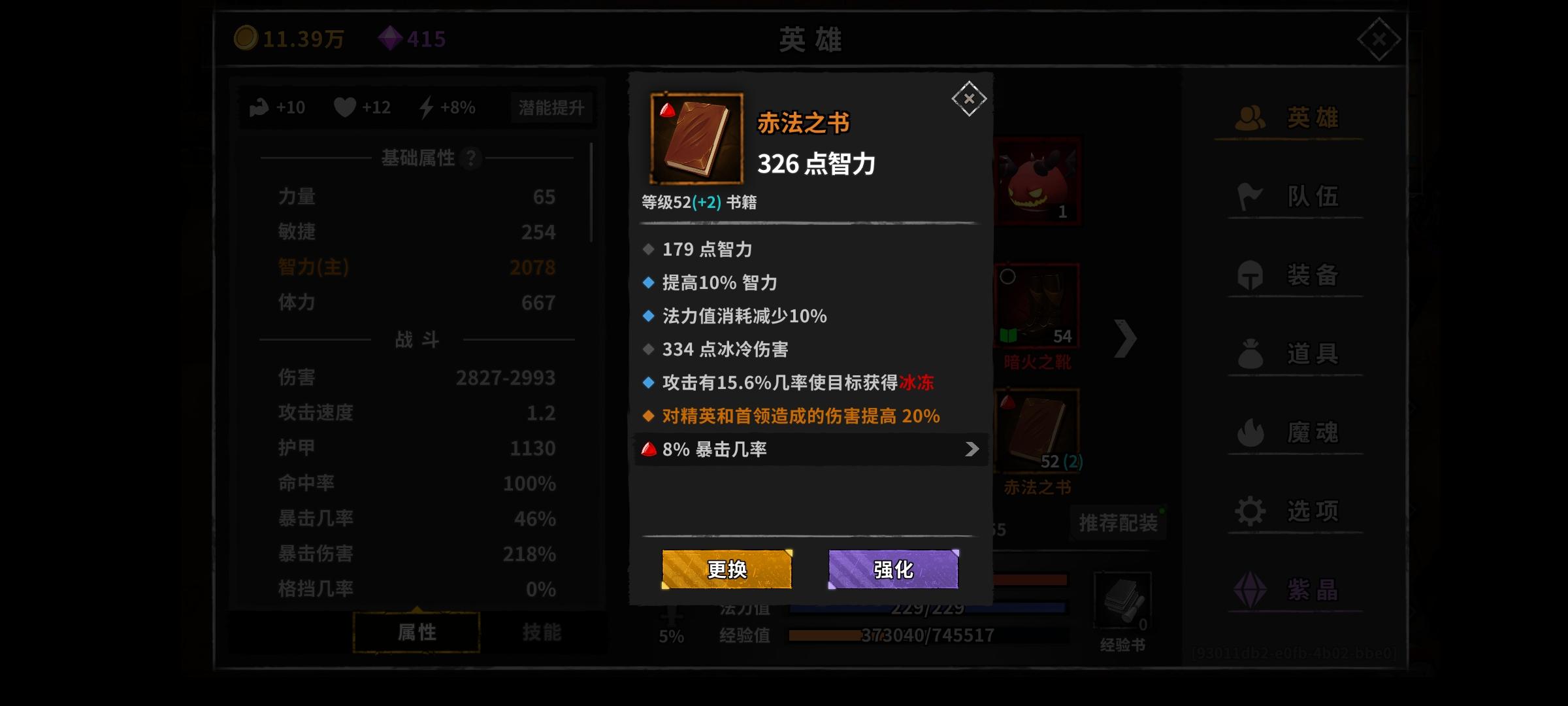The image size is (1568, 706).
Task: Expand the 8% 暴击几率 gem detail
Action: click(x=810, y=449)
